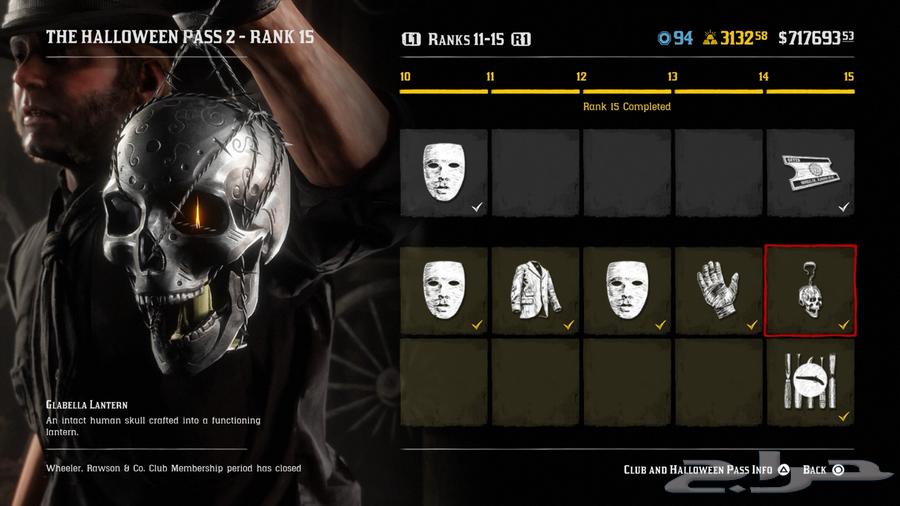The height and width of the screenshot is (506, 900).
Task: Choose the white jacket reward tile
Action: point(536,291)
